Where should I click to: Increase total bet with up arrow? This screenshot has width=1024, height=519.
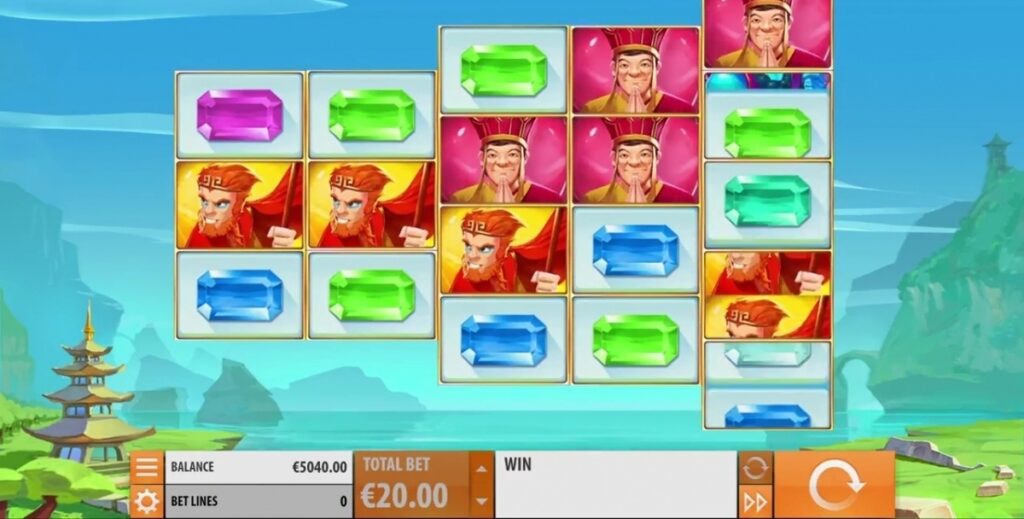[482, 468]
